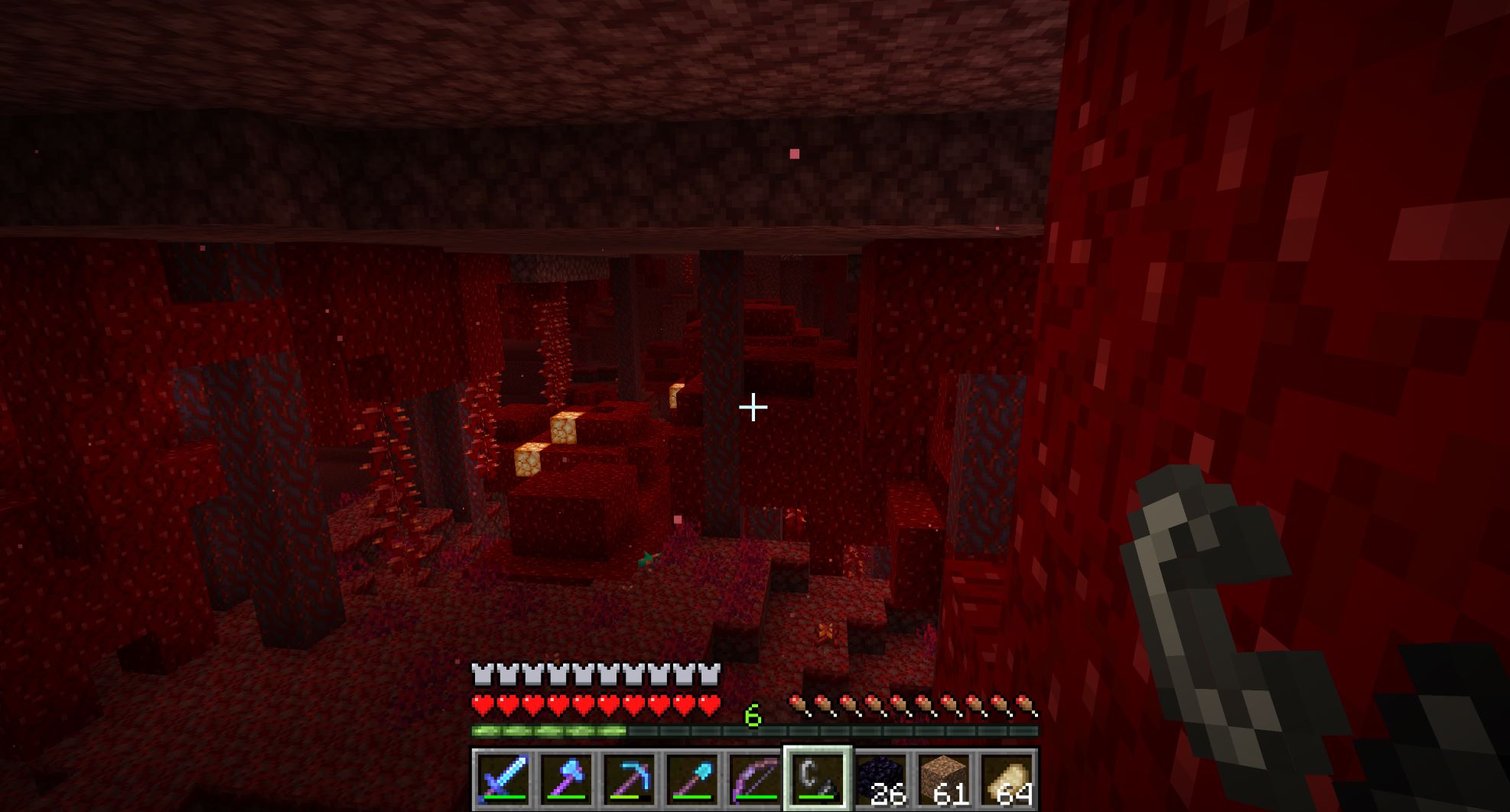Select the bread stack of 64

(1006, 779)
